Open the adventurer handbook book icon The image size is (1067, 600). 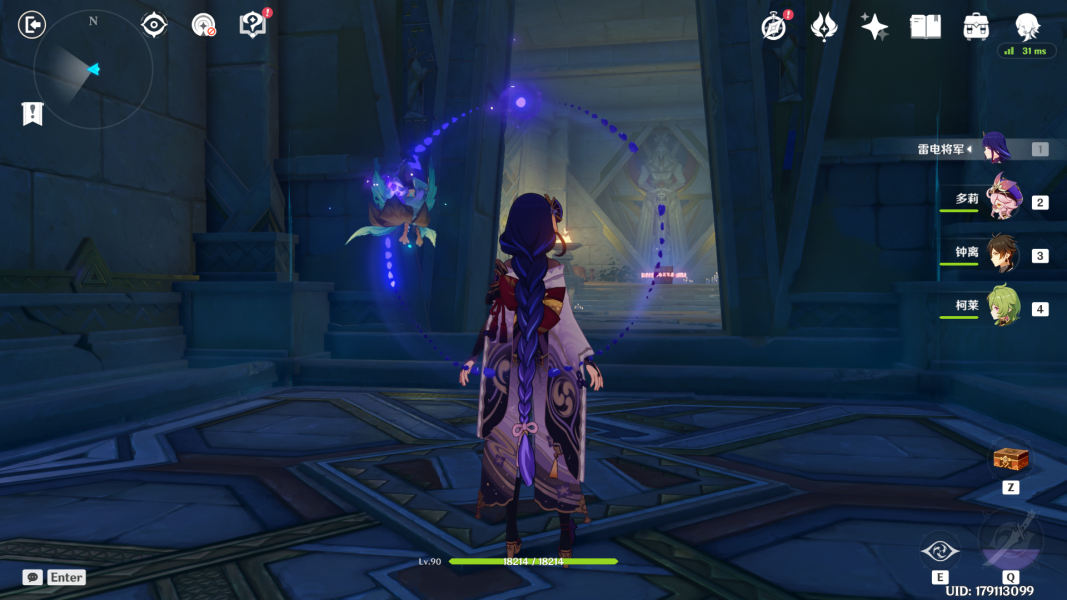coord(925,27)
